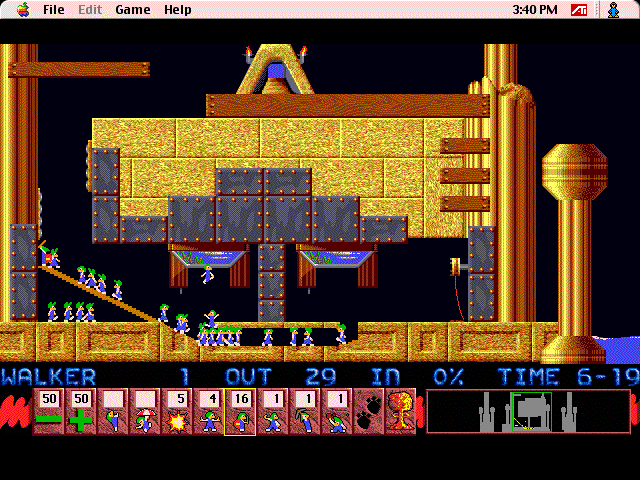Select the Basher skill
Screen dimensions: 640x480
click(272, 412)
